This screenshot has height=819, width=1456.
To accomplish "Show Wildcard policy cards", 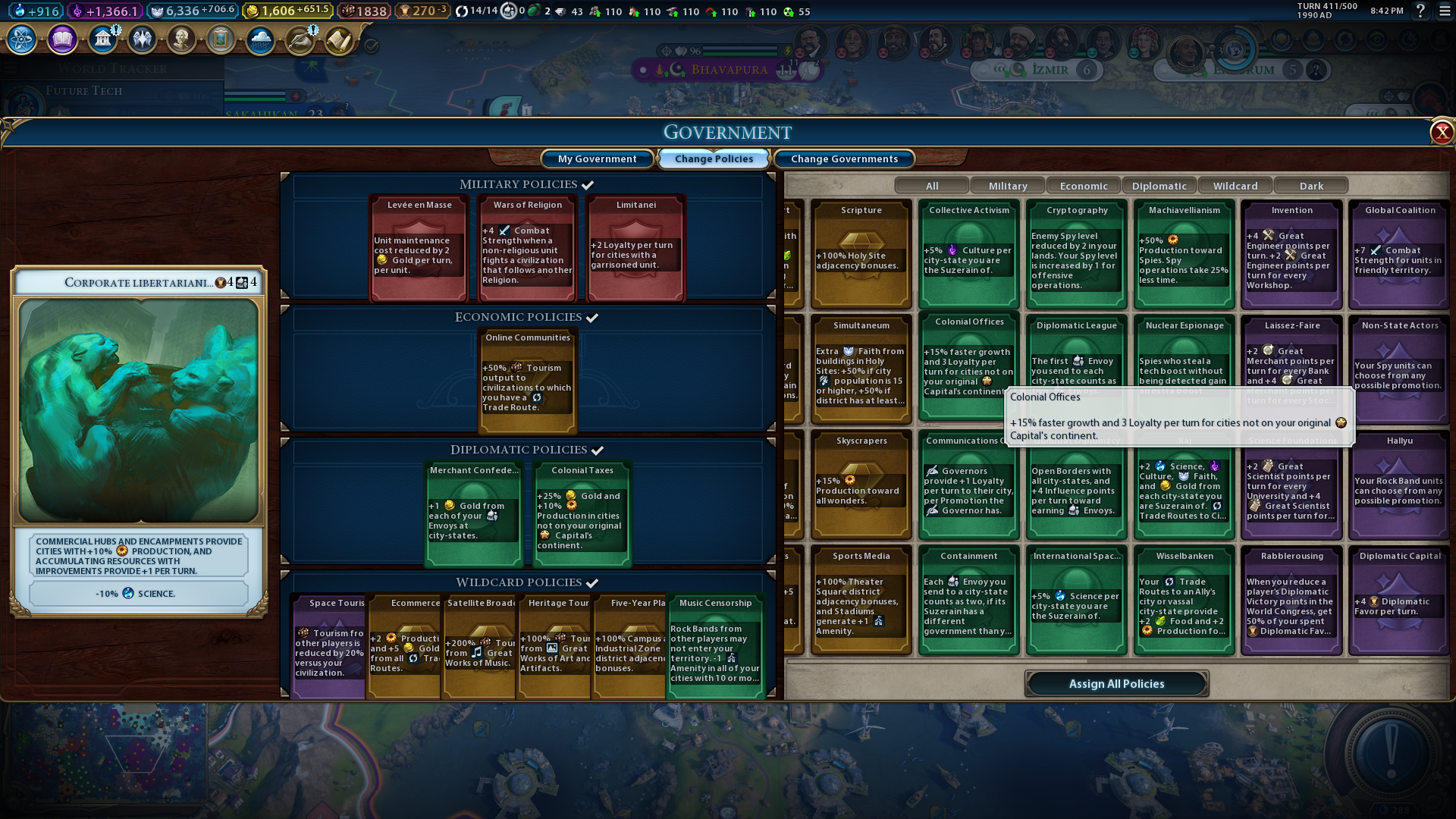I will (1235, 186).
